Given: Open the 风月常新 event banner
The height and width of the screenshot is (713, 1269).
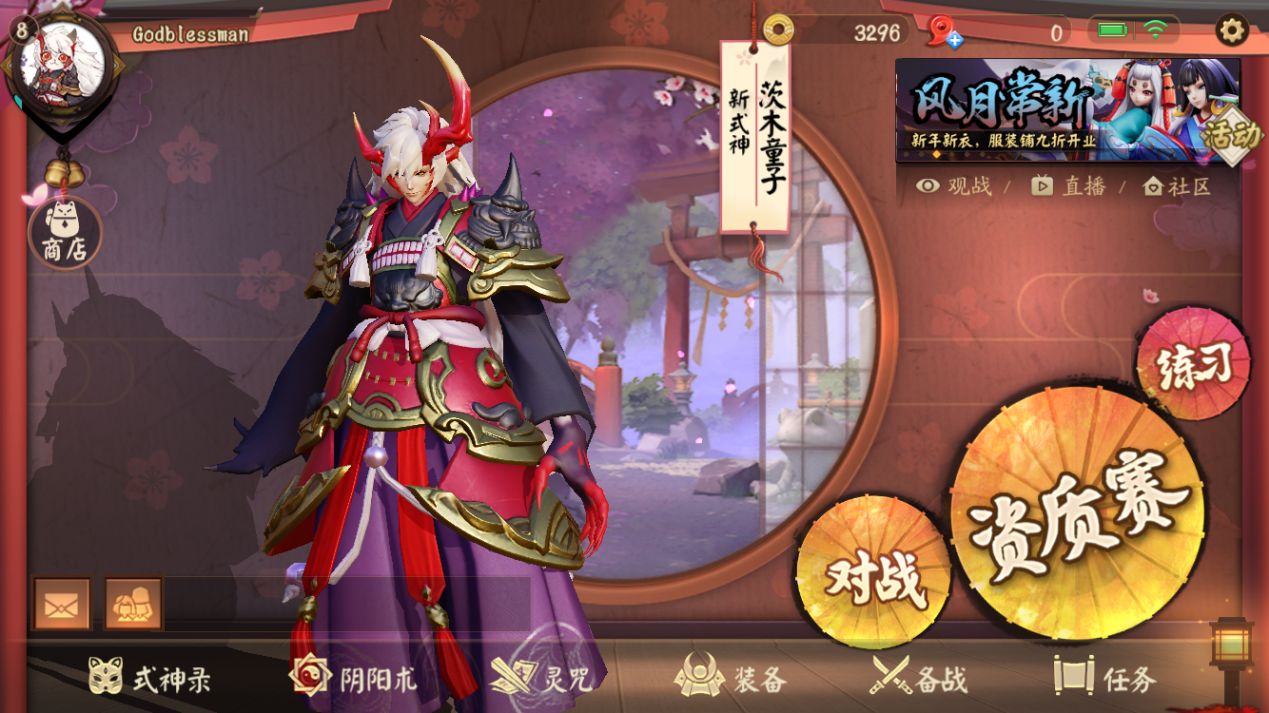Looking at the screenshot, I should (x=1067, y=110).
